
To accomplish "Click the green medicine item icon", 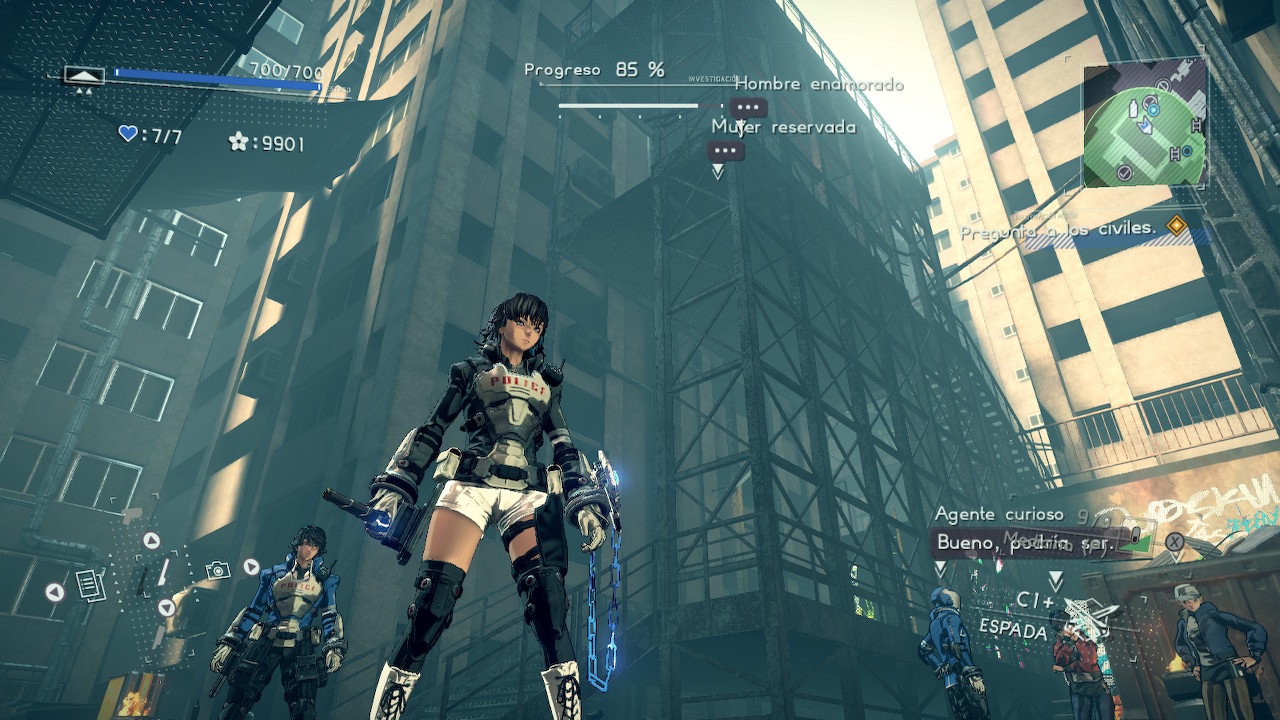I will pyautogui.click(x=1135, y=539).
